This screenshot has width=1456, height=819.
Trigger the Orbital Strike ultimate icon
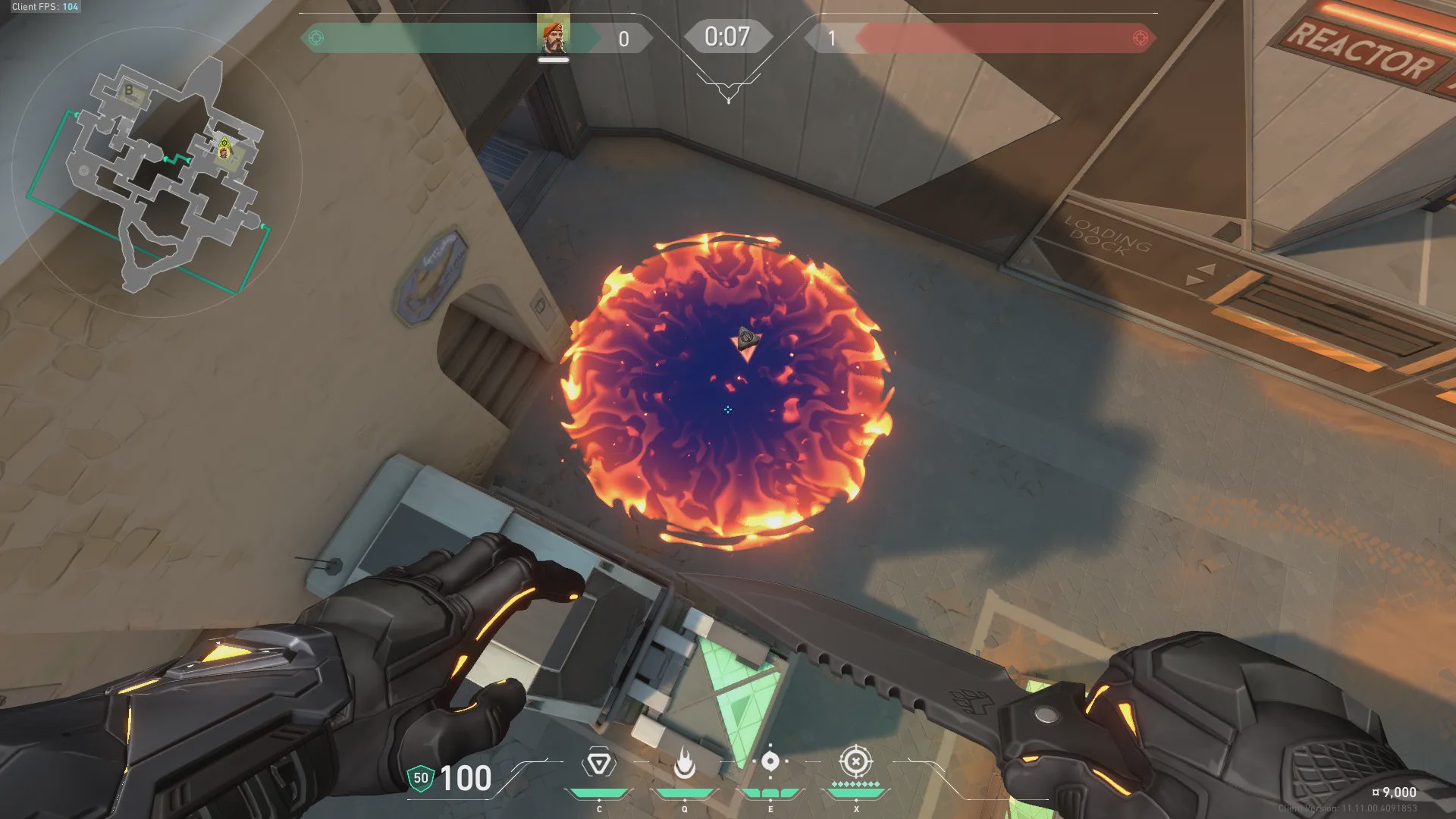855,761
